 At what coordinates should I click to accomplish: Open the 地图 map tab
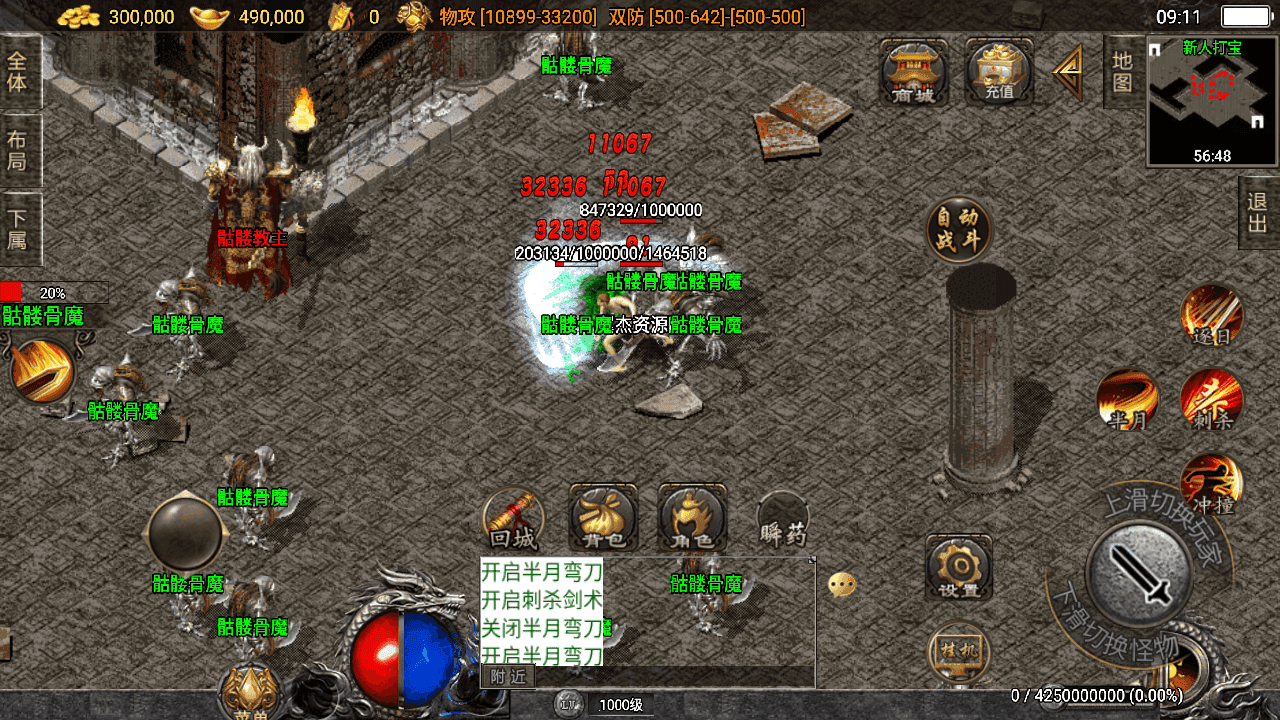click(x=1122, y=72)
